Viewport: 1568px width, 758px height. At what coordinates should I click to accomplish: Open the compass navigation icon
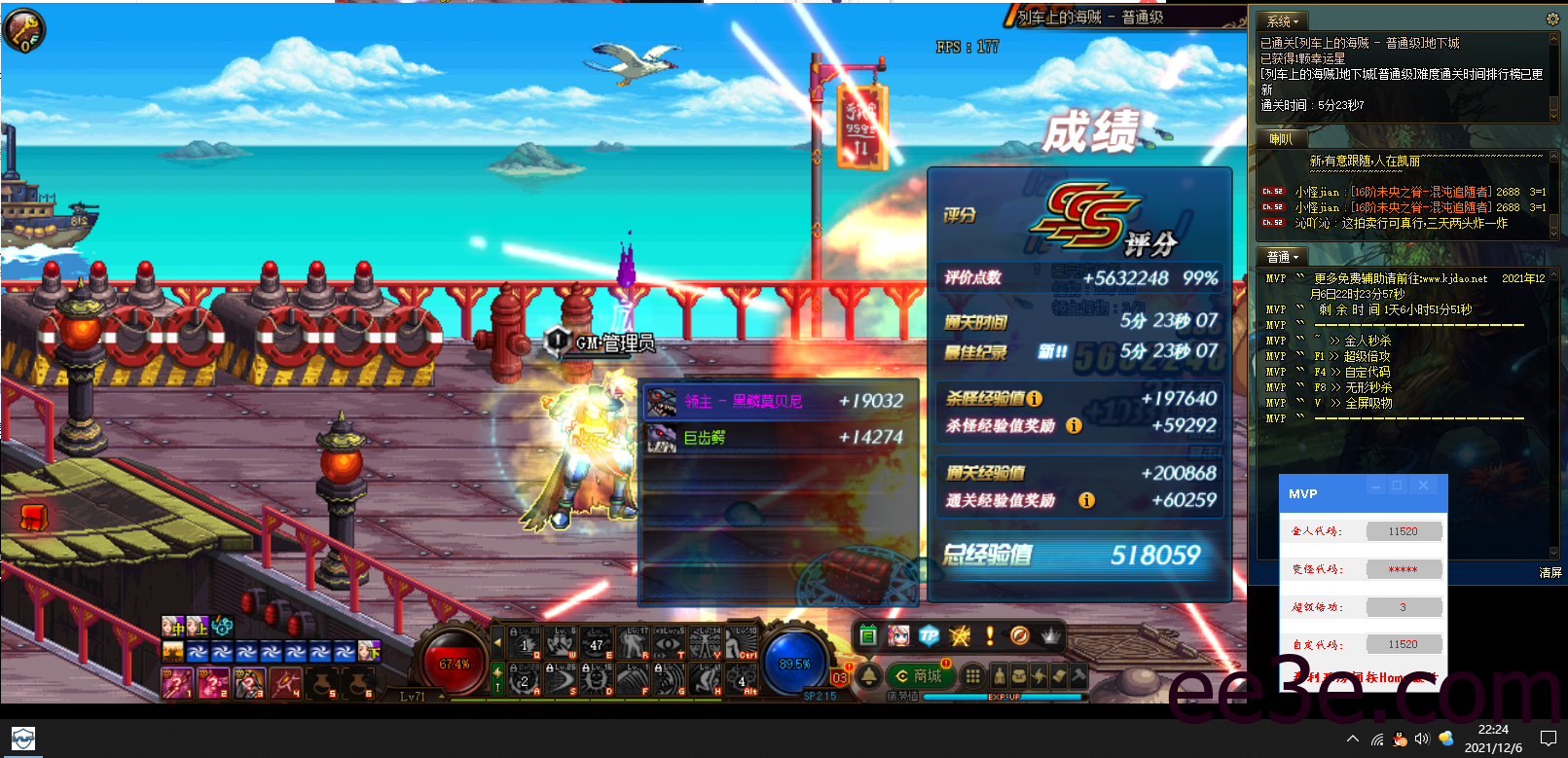click(x=1020, y=635)
